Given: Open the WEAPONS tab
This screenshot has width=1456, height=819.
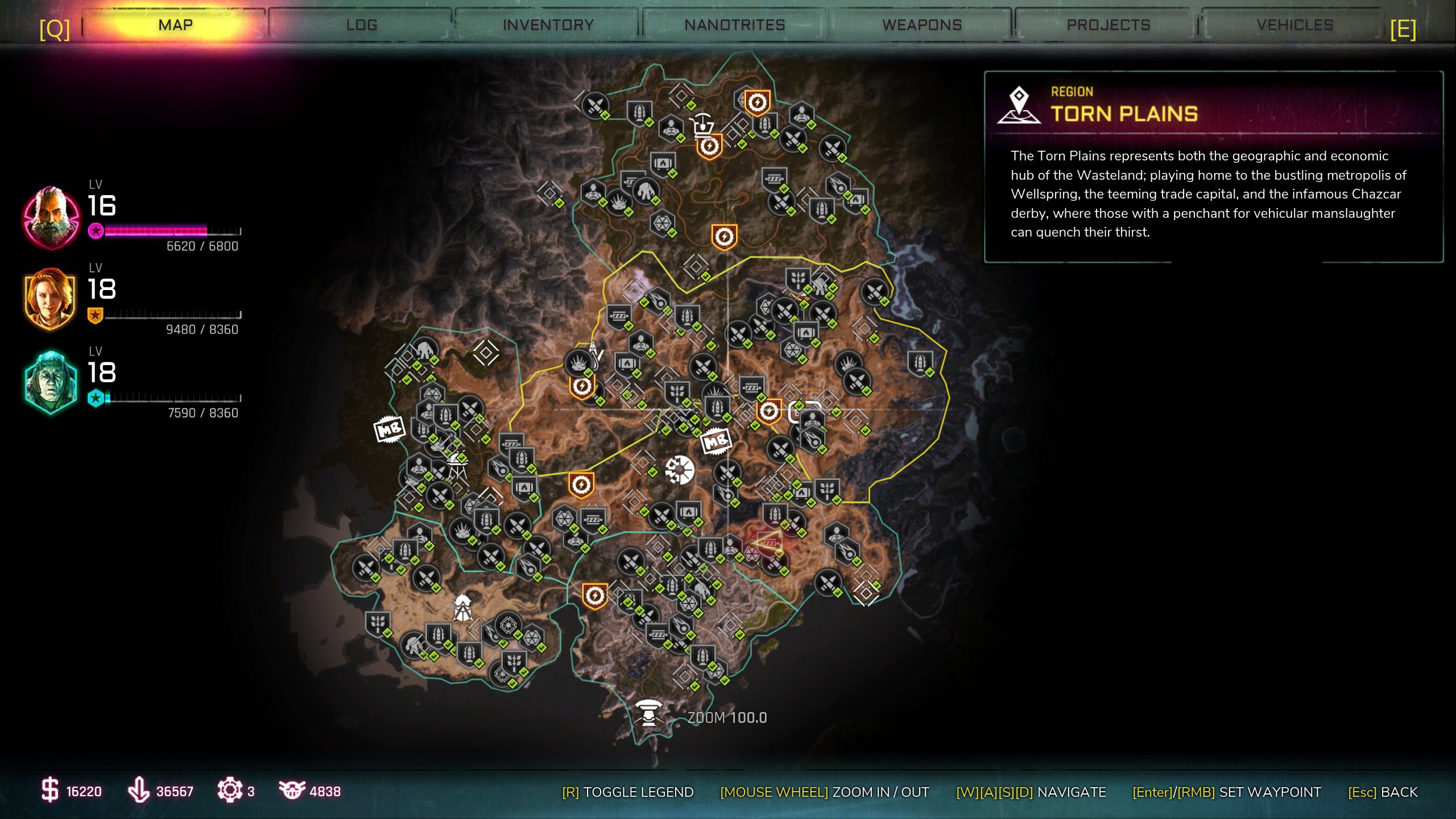Looking at the screenshot, I should pyautogui.click(x=921, y=25).
